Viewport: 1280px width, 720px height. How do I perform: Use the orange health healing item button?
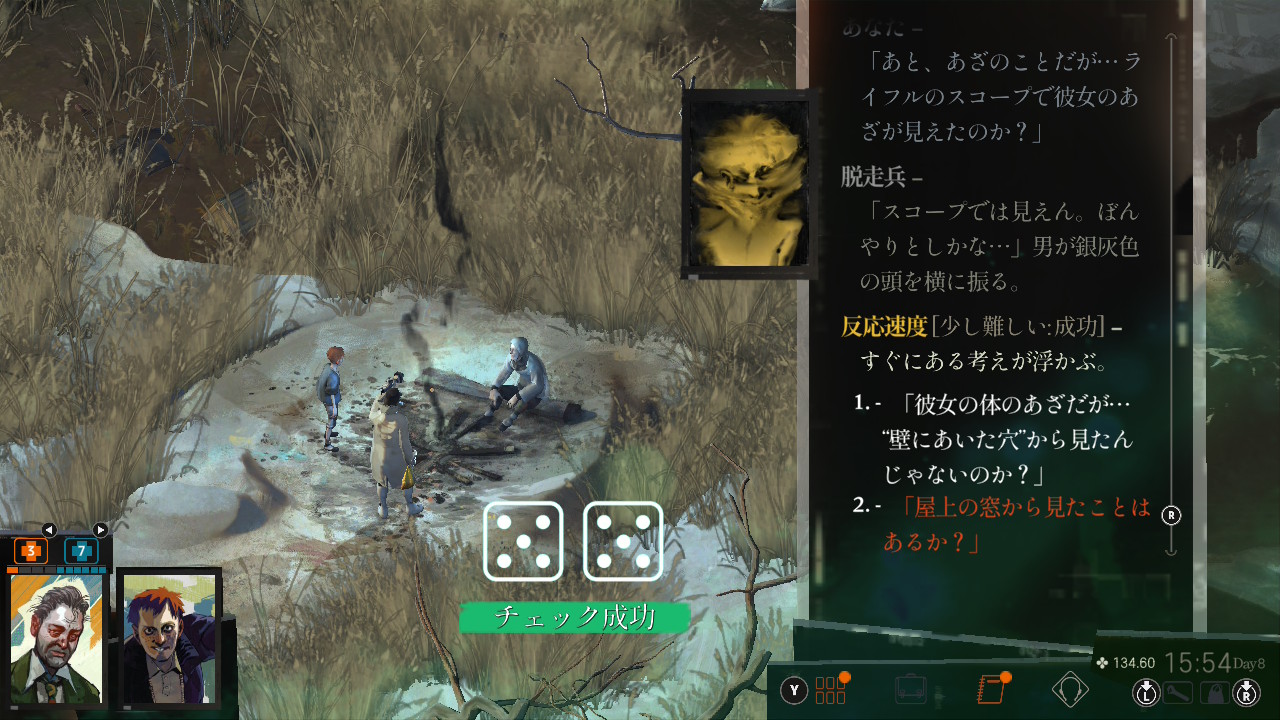click(31, 550)
